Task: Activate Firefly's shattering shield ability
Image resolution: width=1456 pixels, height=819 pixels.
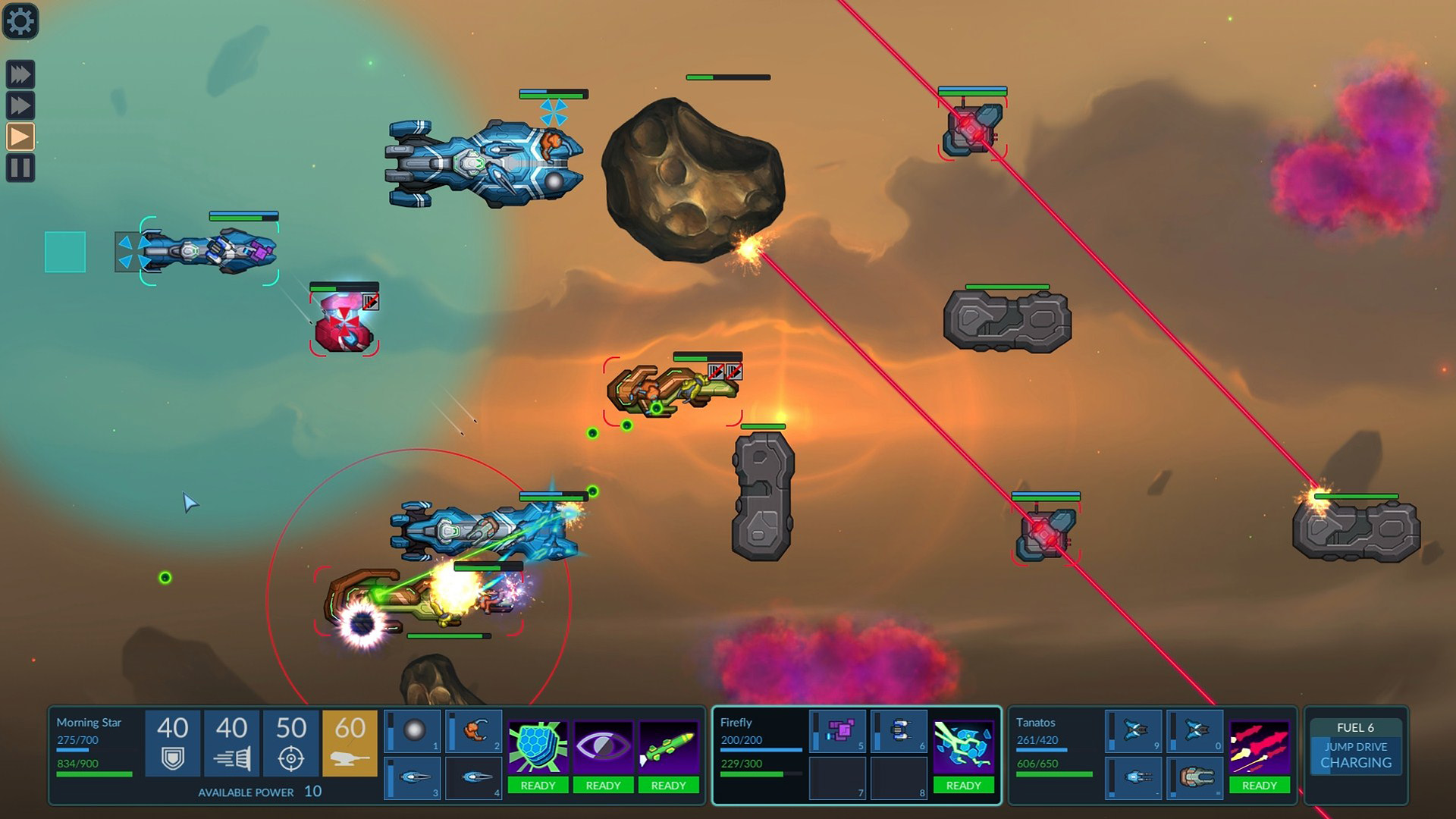Action: 963,755
